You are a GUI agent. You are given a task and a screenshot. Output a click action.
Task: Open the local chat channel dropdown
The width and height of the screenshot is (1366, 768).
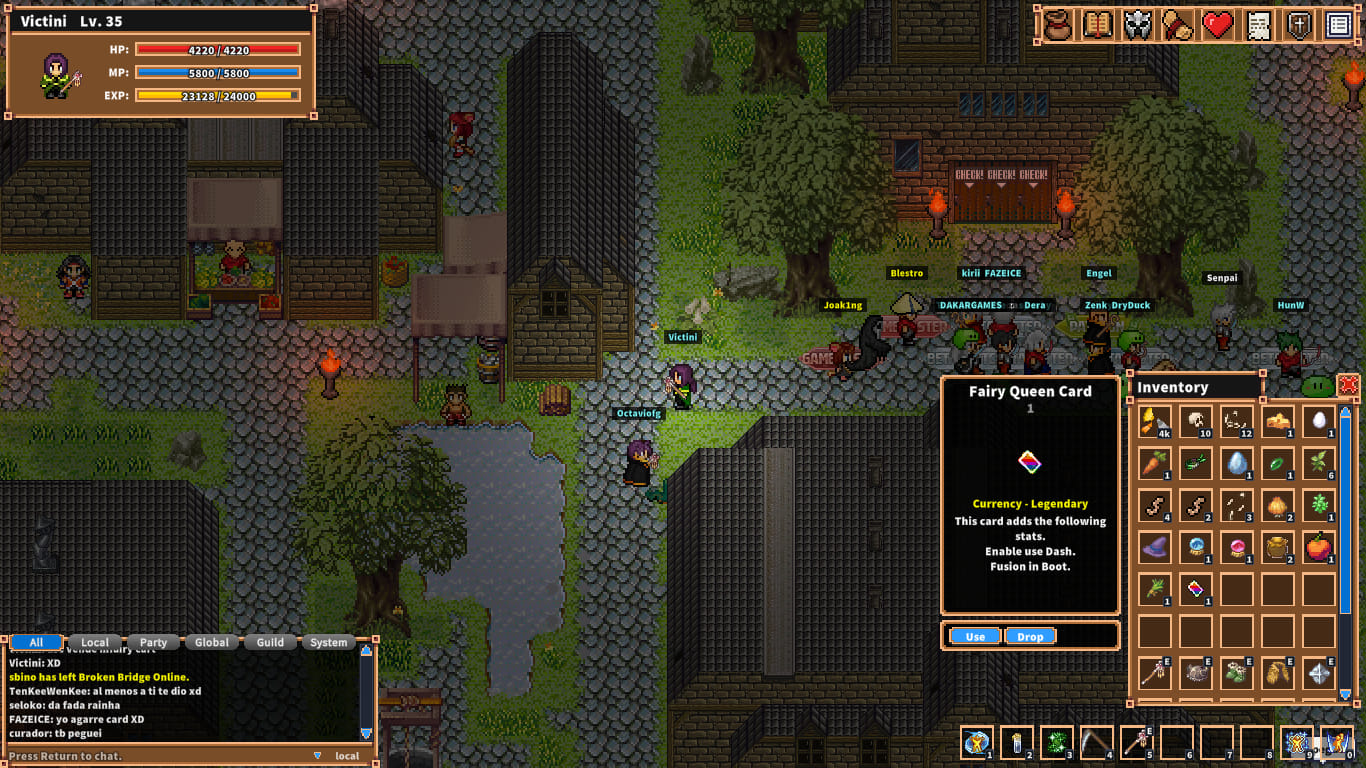(318, 756)
